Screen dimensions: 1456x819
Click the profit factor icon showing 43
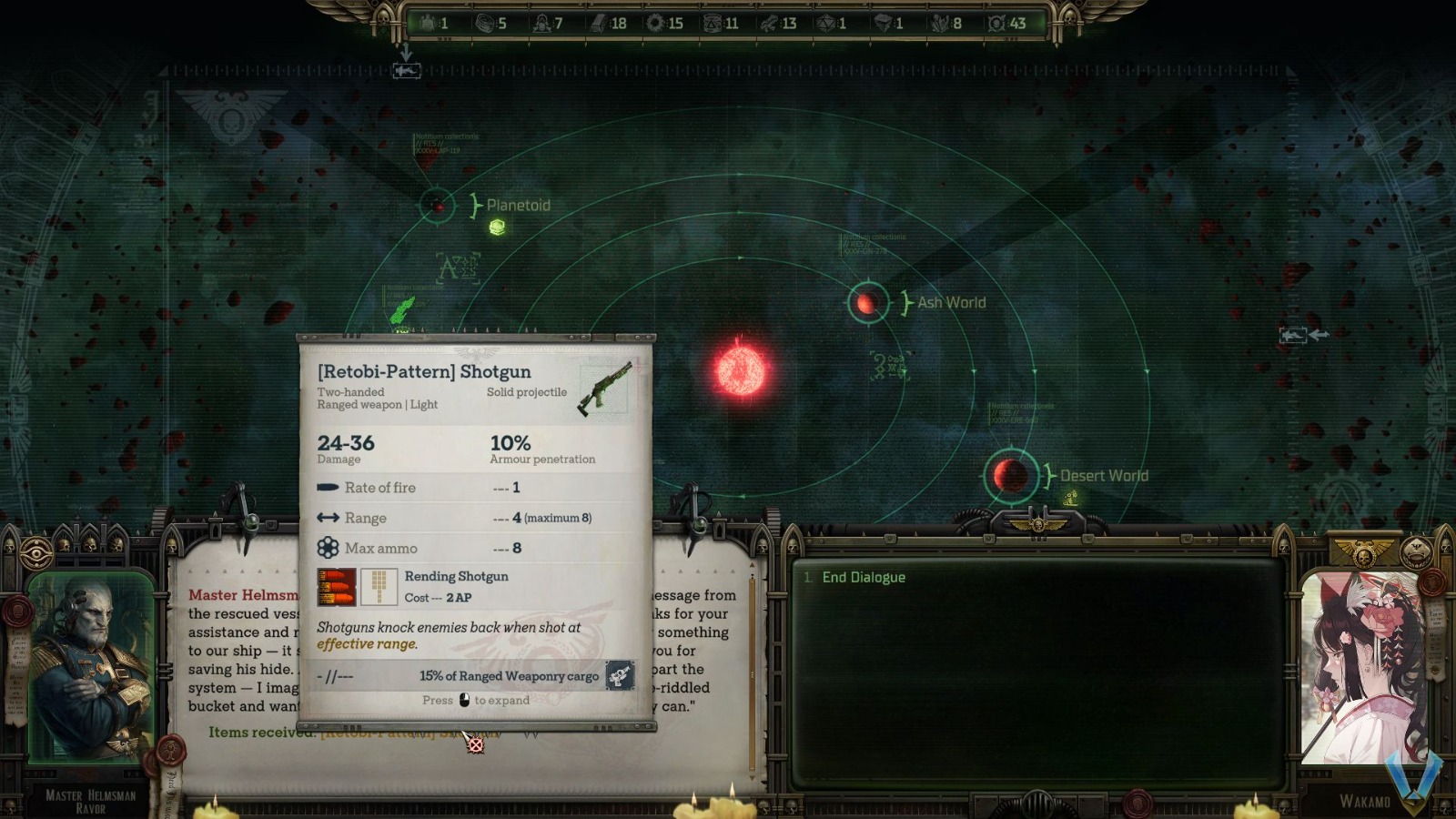(x=995, y=25)
